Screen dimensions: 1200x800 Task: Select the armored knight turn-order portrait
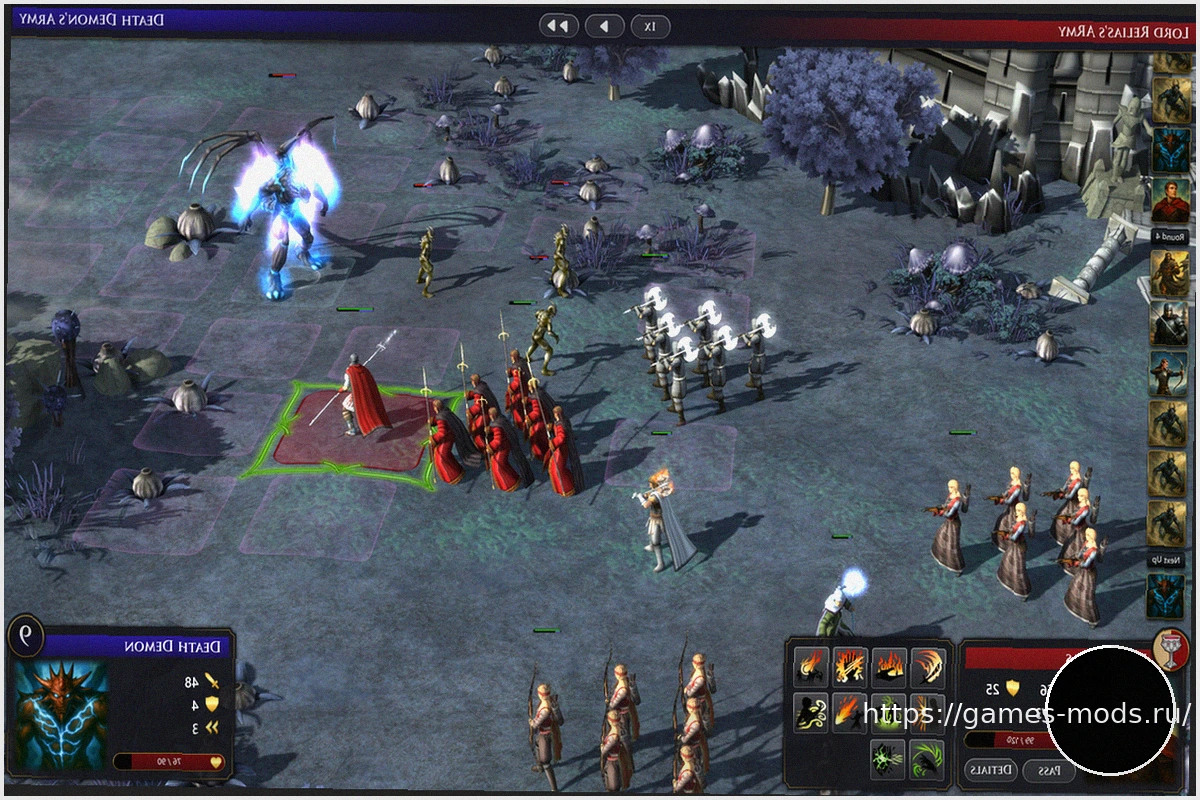point(1167,322)
